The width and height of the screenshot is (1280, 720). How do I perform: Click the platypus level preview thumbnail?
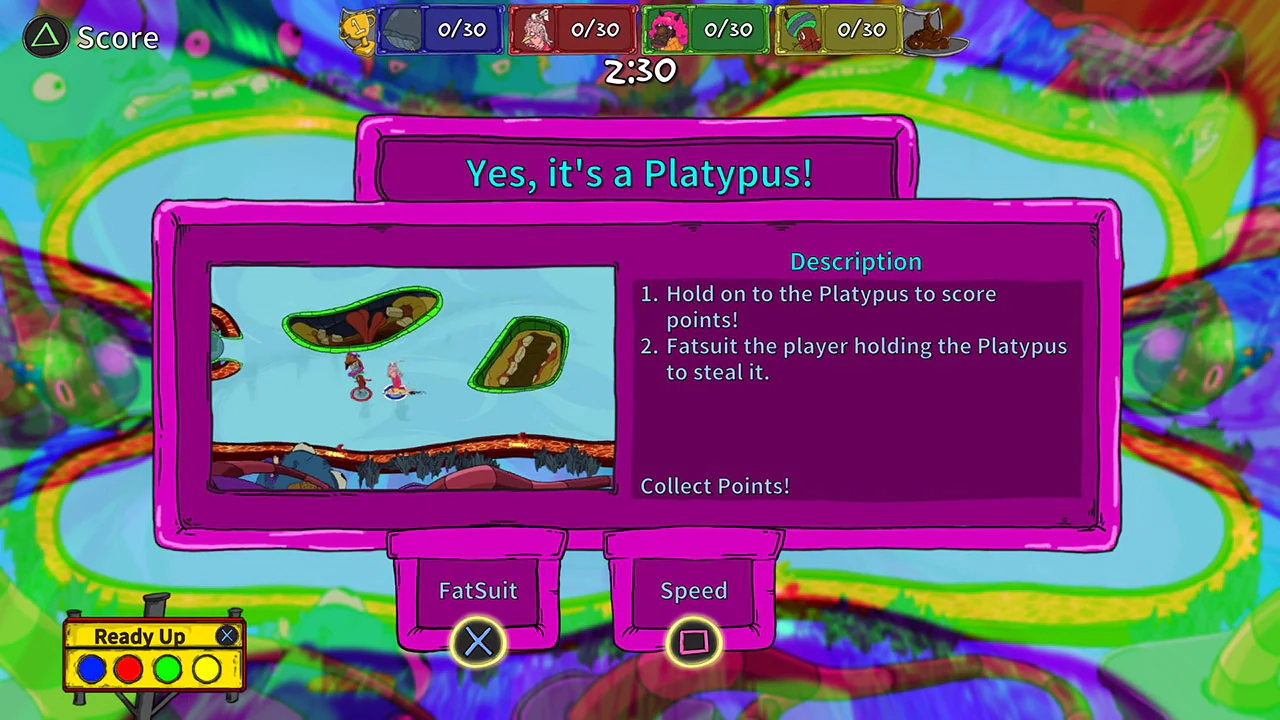click(x=413, y=377)
